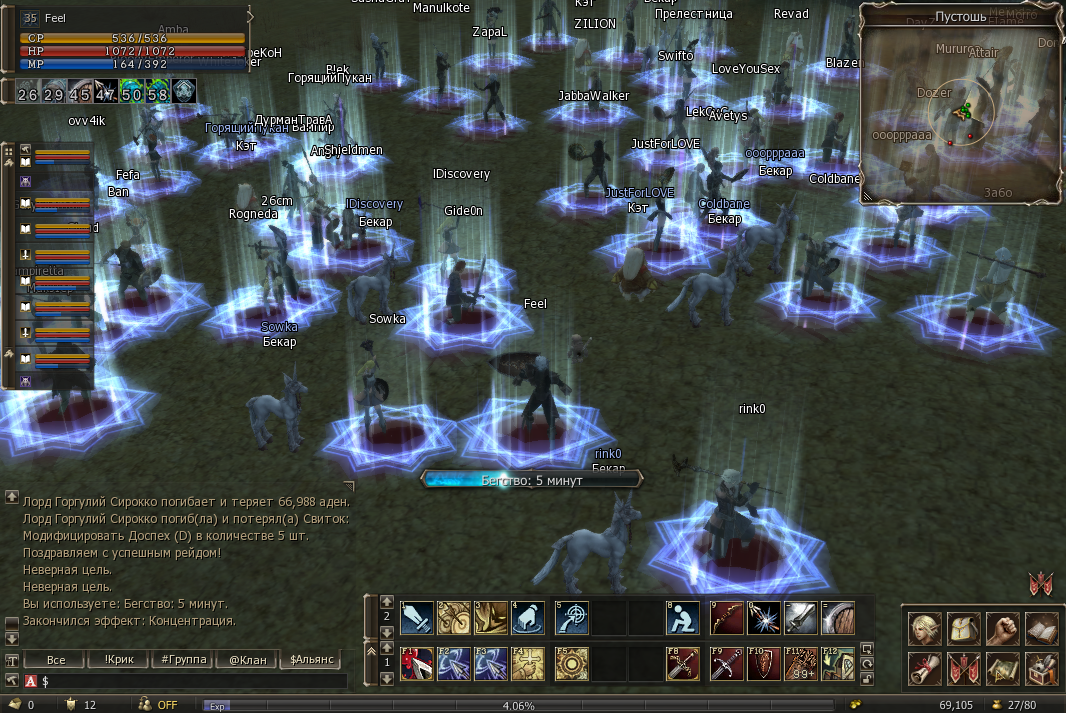Switch to the @Клан chat tab
Screen dimensions: 1066x713
(x=246, y=660)
